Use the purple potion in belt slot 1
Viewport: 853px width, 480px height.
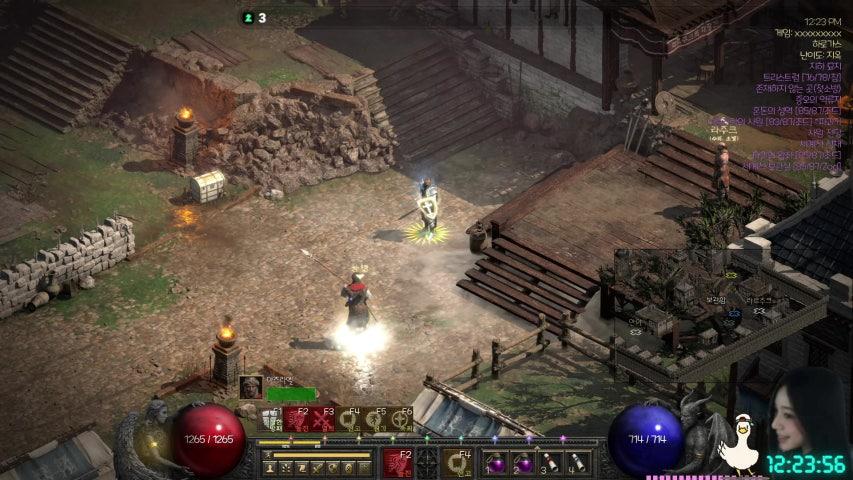coord(496,464)
